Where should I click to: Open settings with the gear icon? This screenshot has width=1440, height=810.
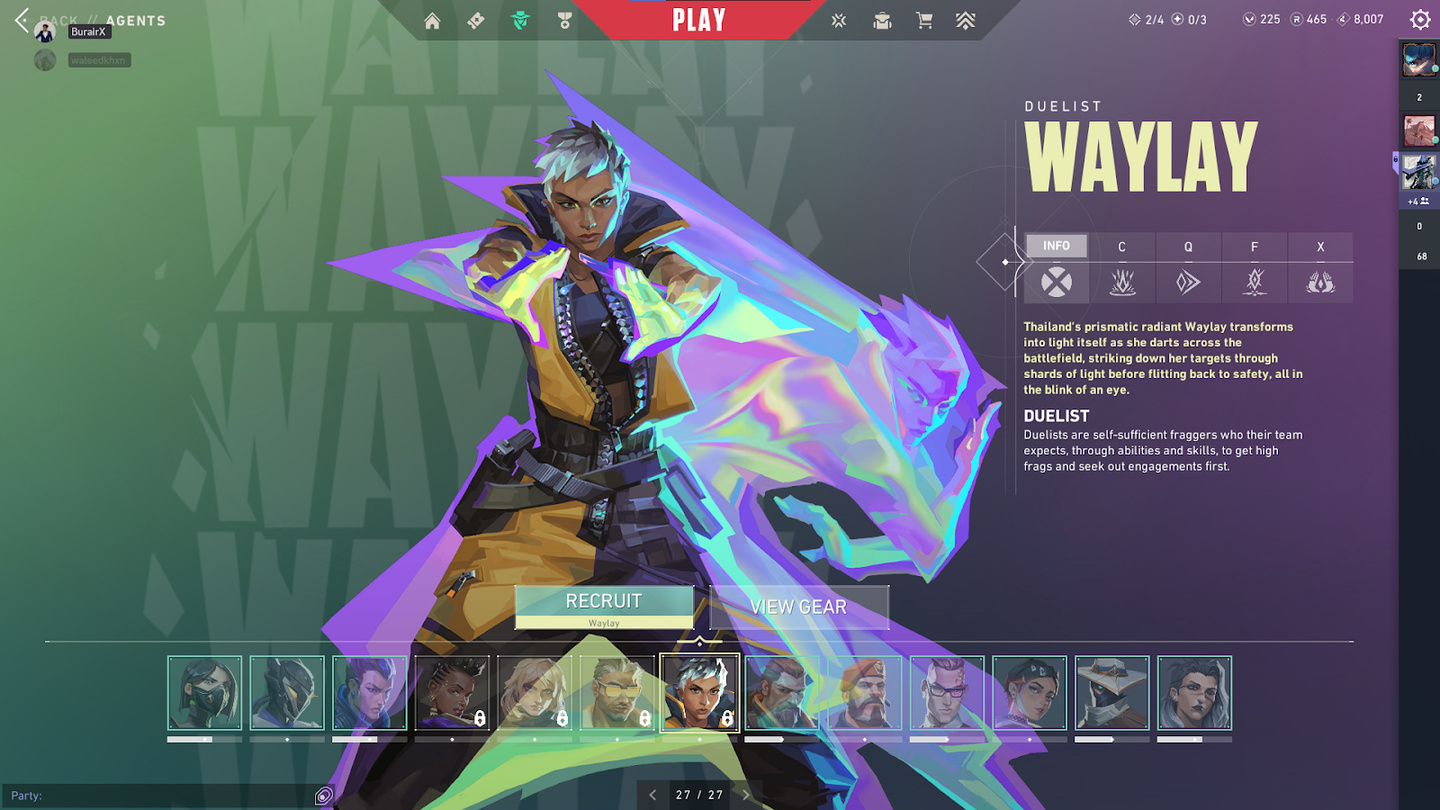(1420, 20)
